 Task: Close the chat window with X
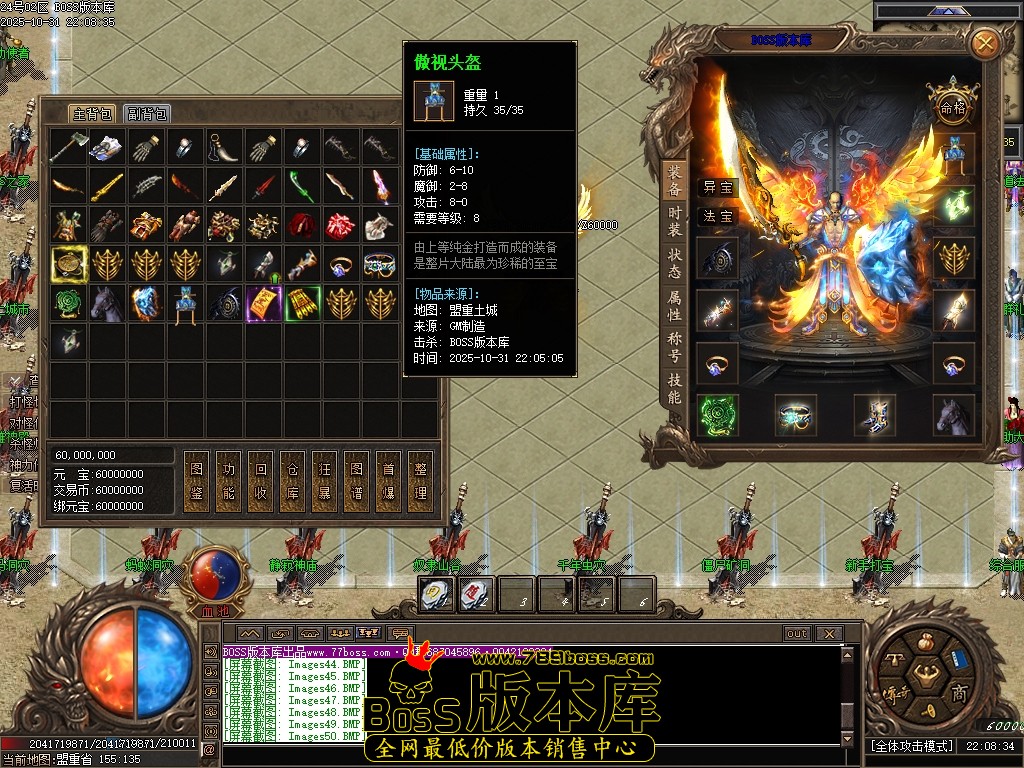tap(828, 633)
